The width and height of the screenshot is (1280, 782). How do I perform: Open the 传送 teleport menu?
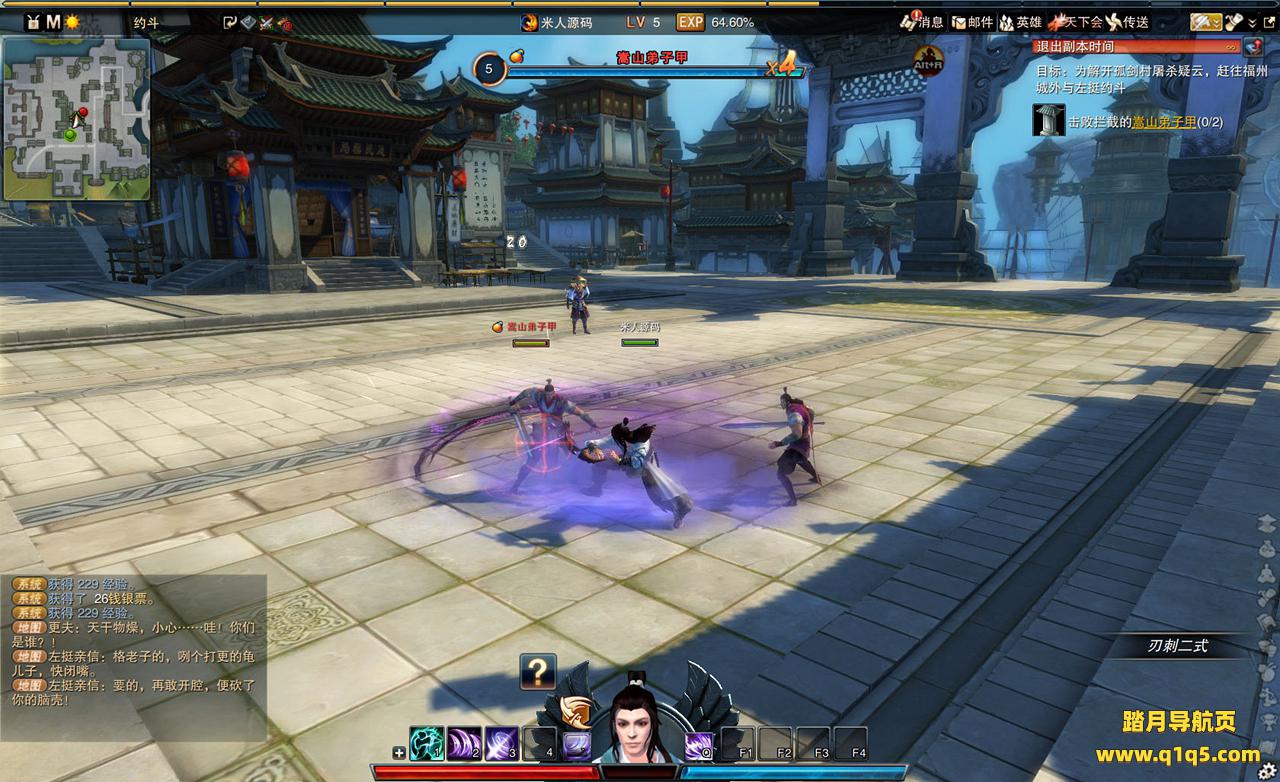[x=1127, y=22]
